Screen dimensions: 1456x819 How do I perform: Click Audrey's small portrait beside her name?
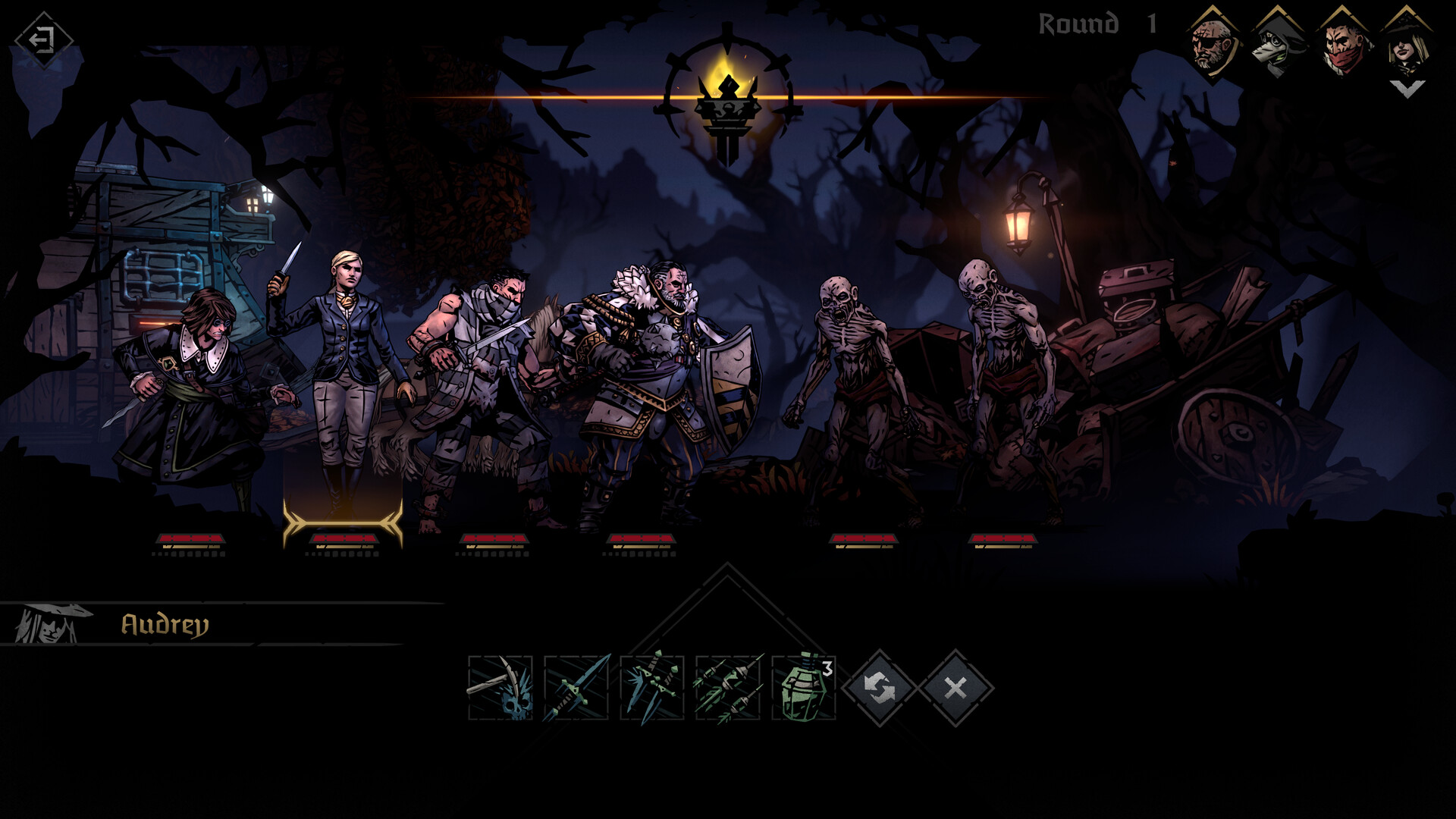tap(44, 624)
